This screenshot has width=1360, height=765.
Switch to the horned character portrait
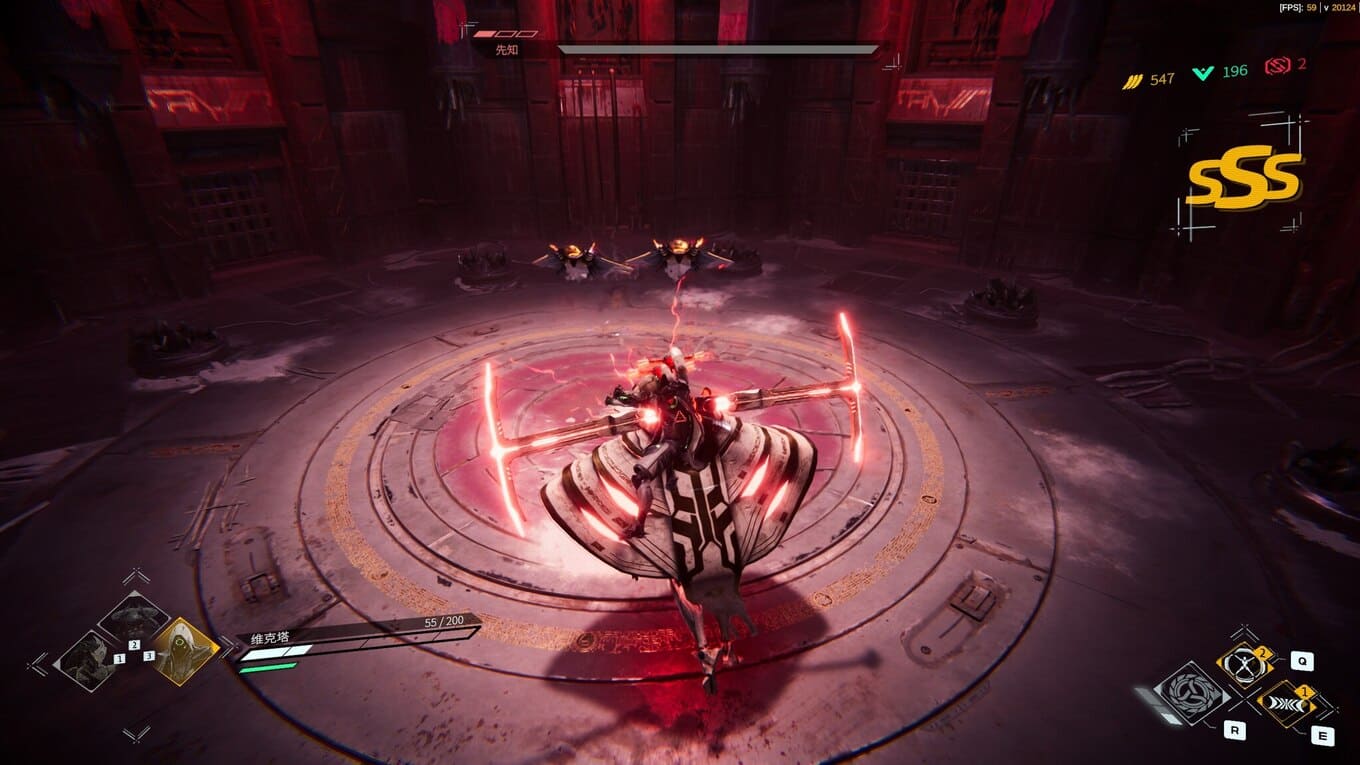(x=134, y=617)
